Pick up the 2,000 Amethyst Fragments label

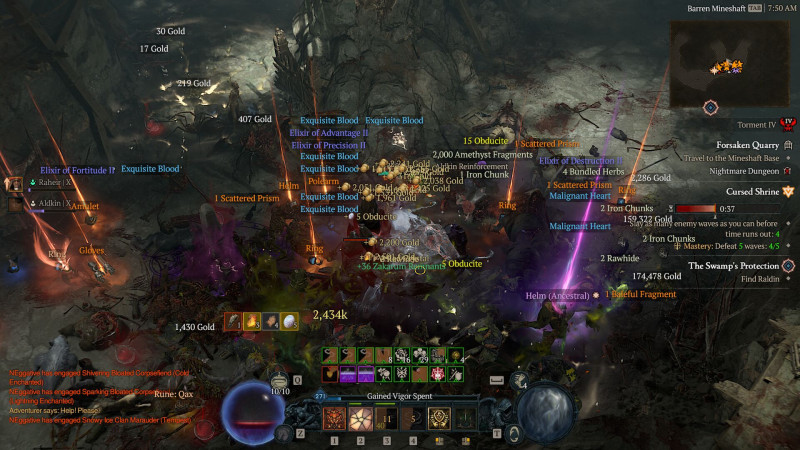(x=482, y=155)
